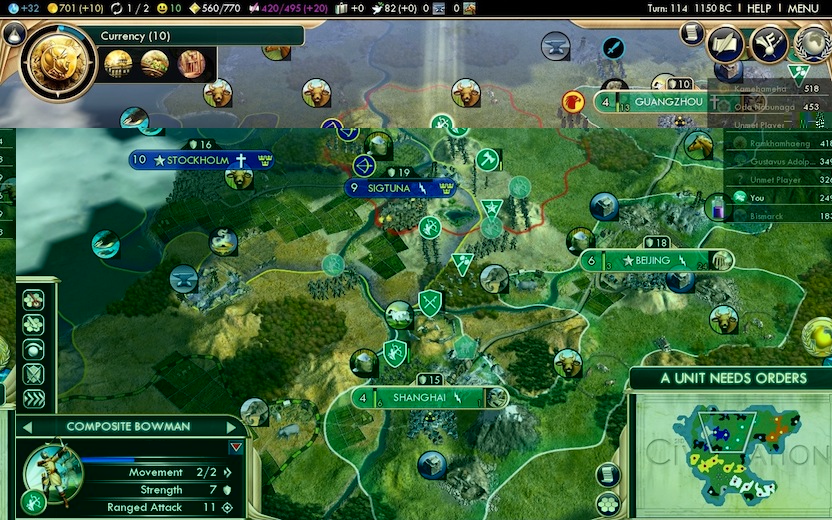Viewport: 832px width, 520px height.
Task: Select previous unit with left arrow
Action: [27, 427]
